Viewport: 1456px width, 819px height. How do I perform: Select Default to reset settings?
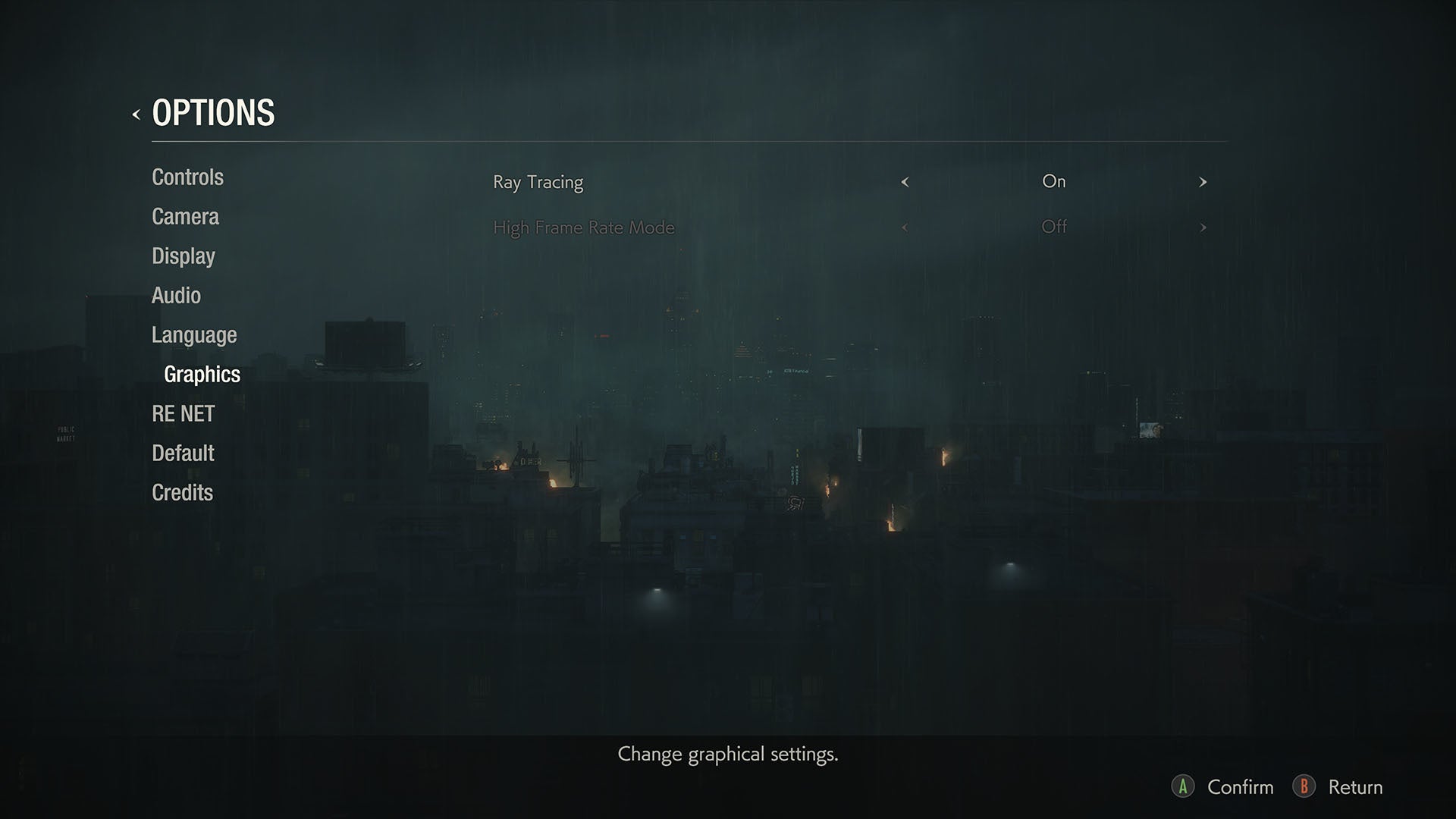point(182,453)
